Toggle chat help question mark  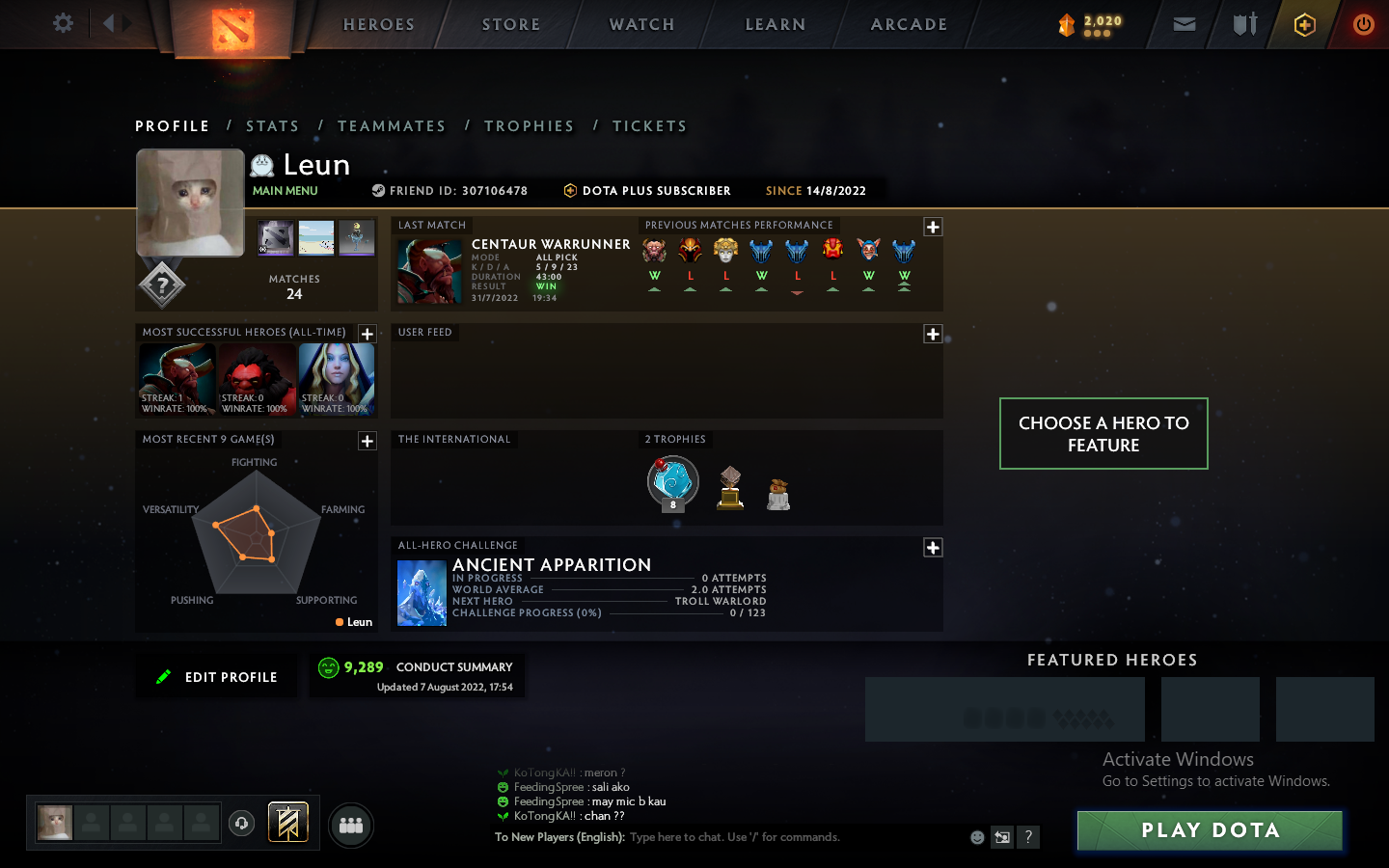pos(1028,837)
